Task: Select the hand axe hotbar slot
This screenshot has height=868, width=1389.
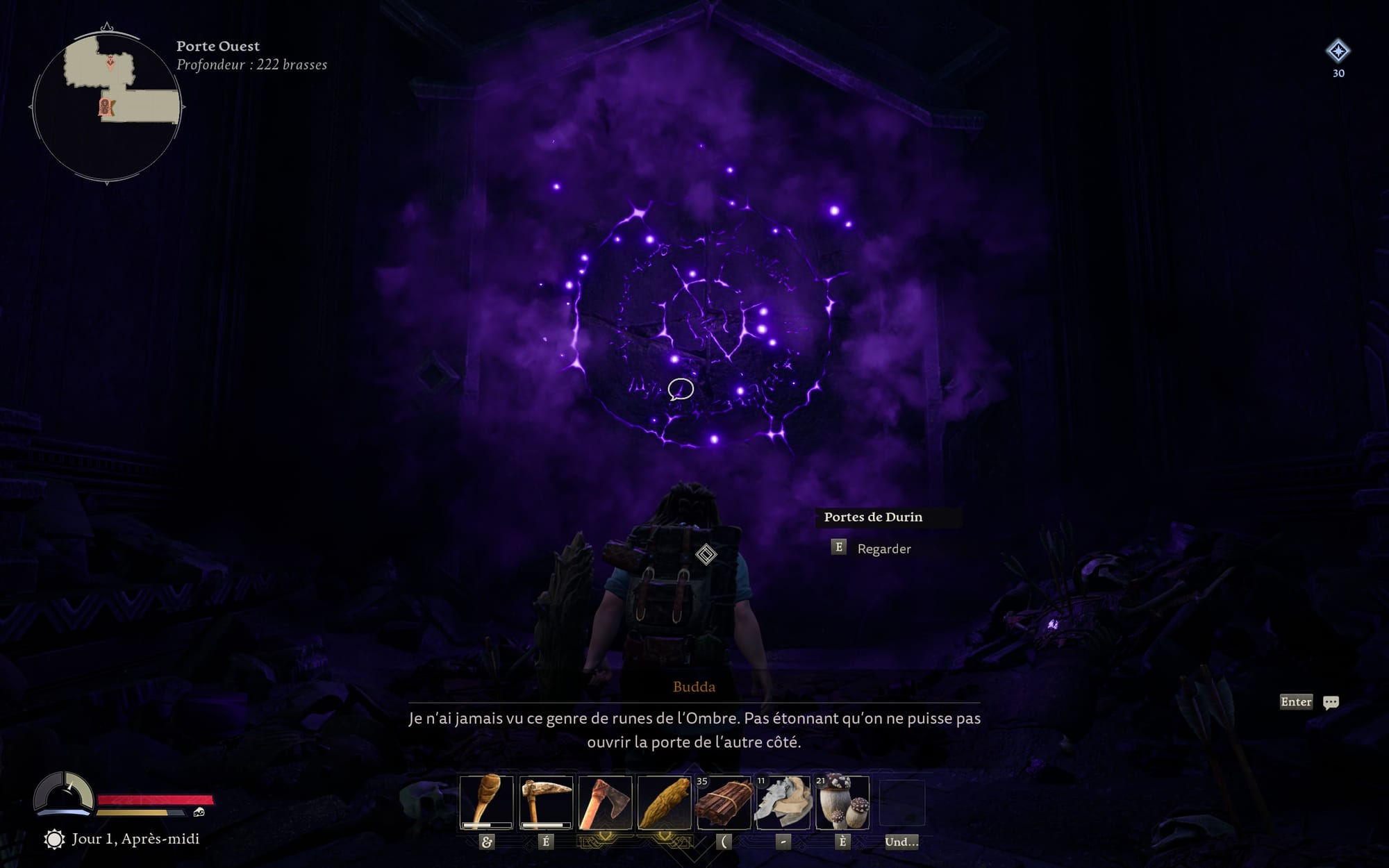Action: (x=605, y=802)
